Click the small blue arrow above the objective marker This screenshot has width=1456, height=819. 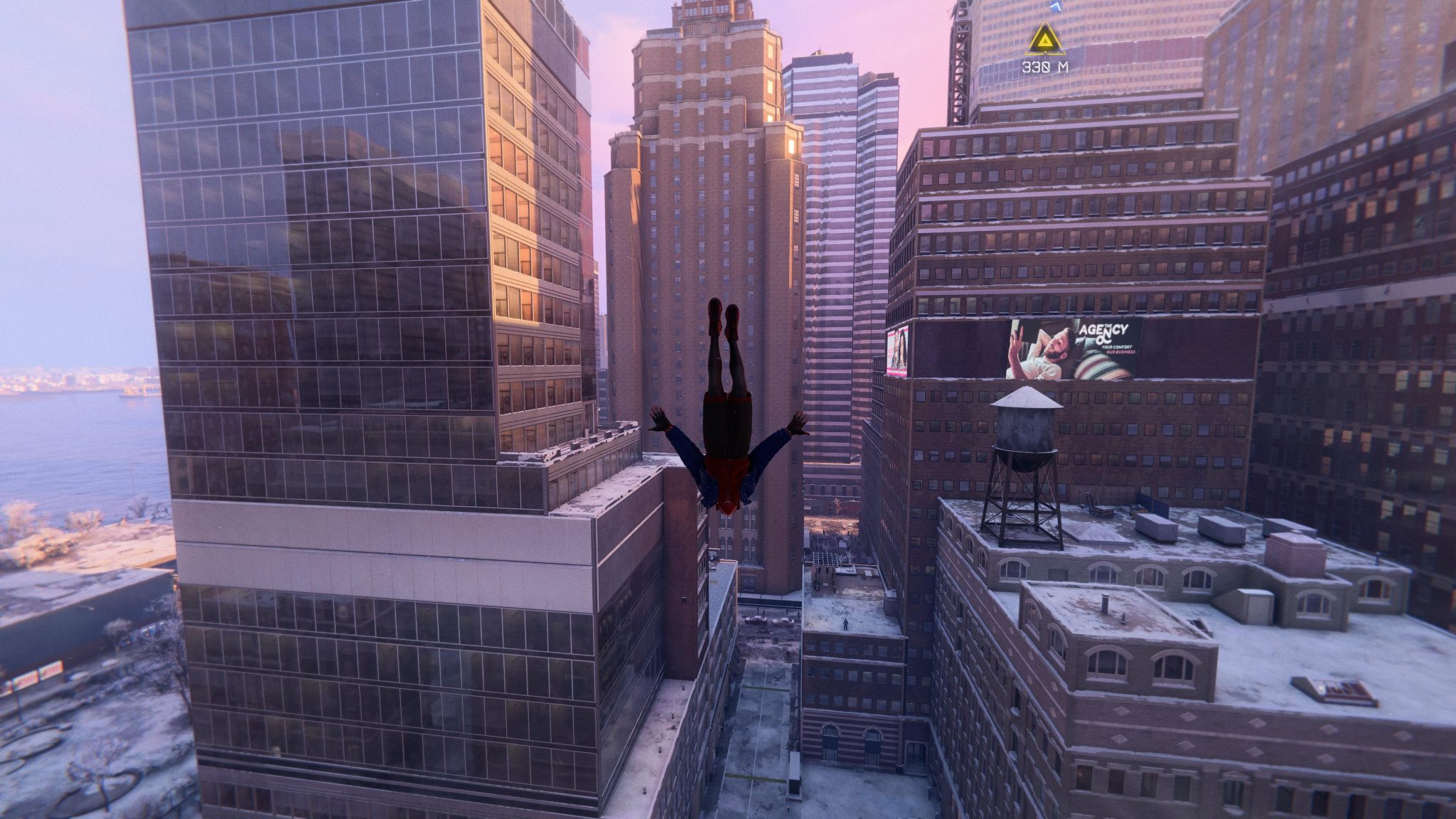coord(1055,6)
